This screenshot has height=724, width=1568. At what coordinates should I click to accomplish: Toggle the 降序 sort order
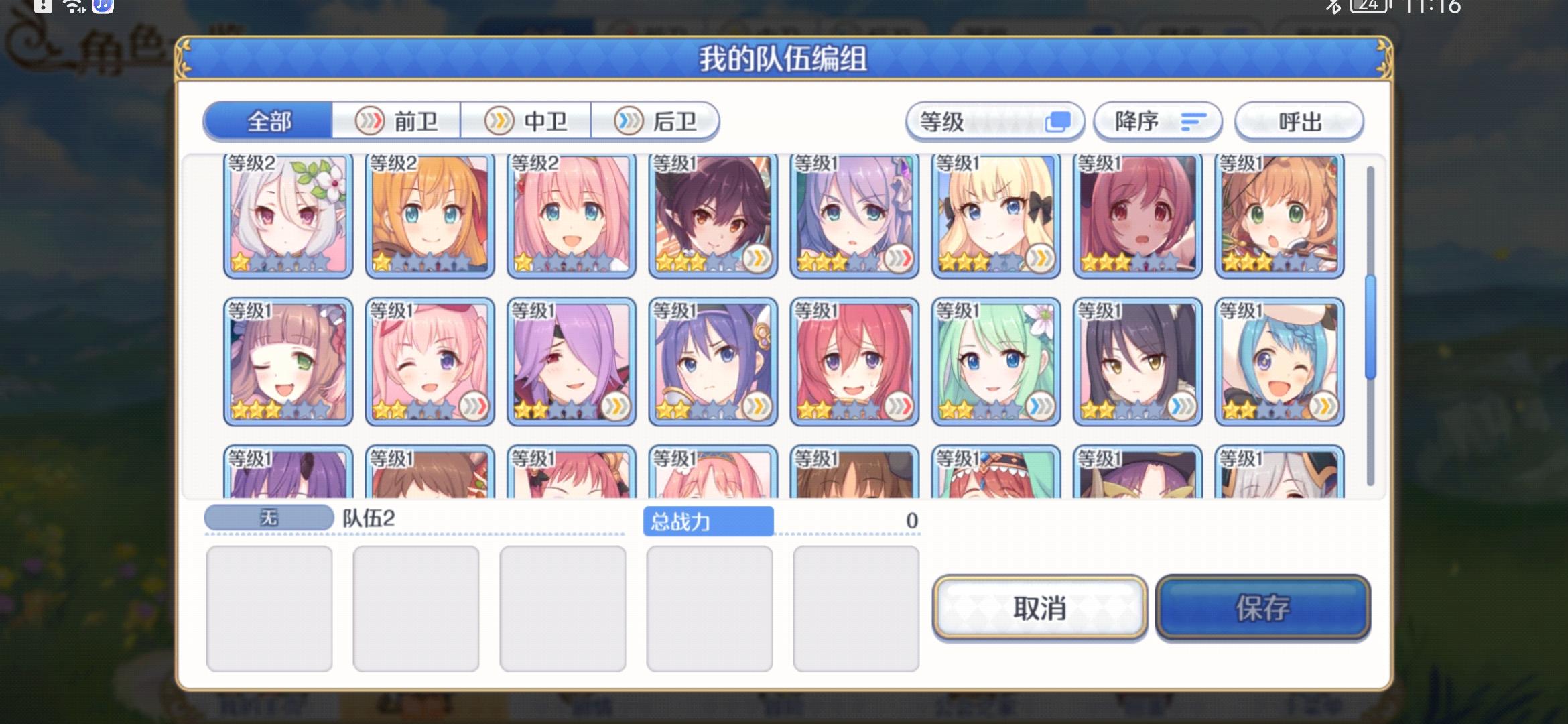coord(1156,121)
